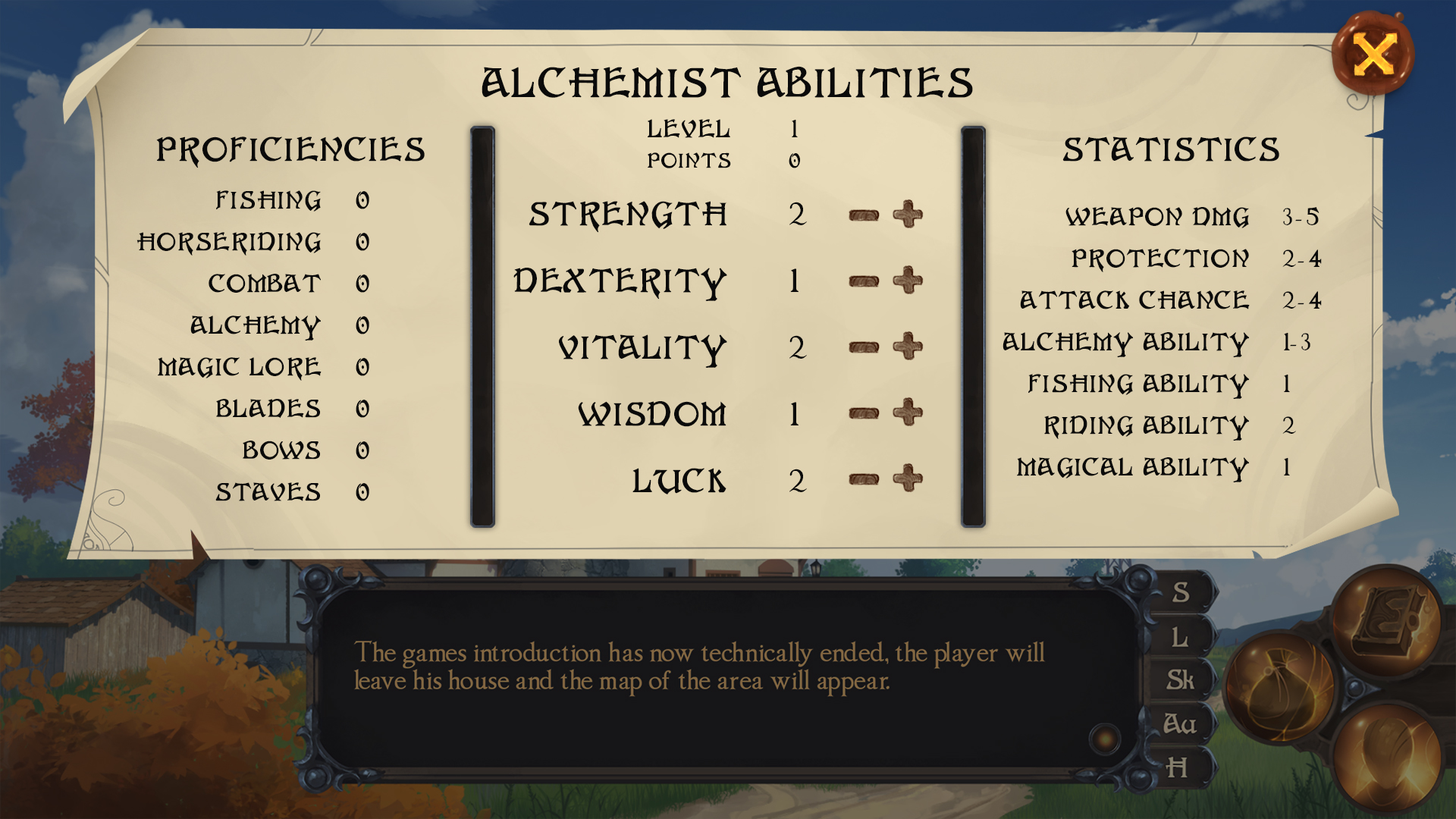Click the Weapon DMG statistic
The height and width of the screenshot is (819, 1456).
[1159, 216]
